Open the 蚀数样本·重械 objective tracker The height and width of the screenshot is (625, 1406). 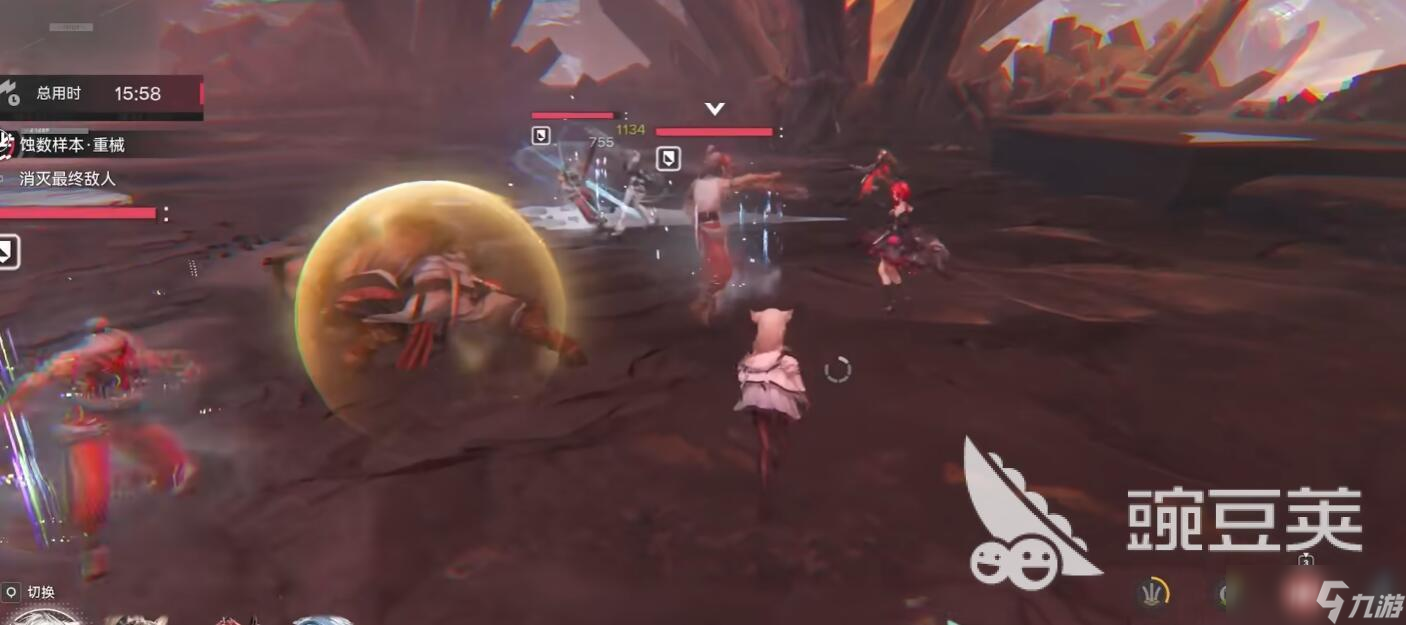click(72, 145)
